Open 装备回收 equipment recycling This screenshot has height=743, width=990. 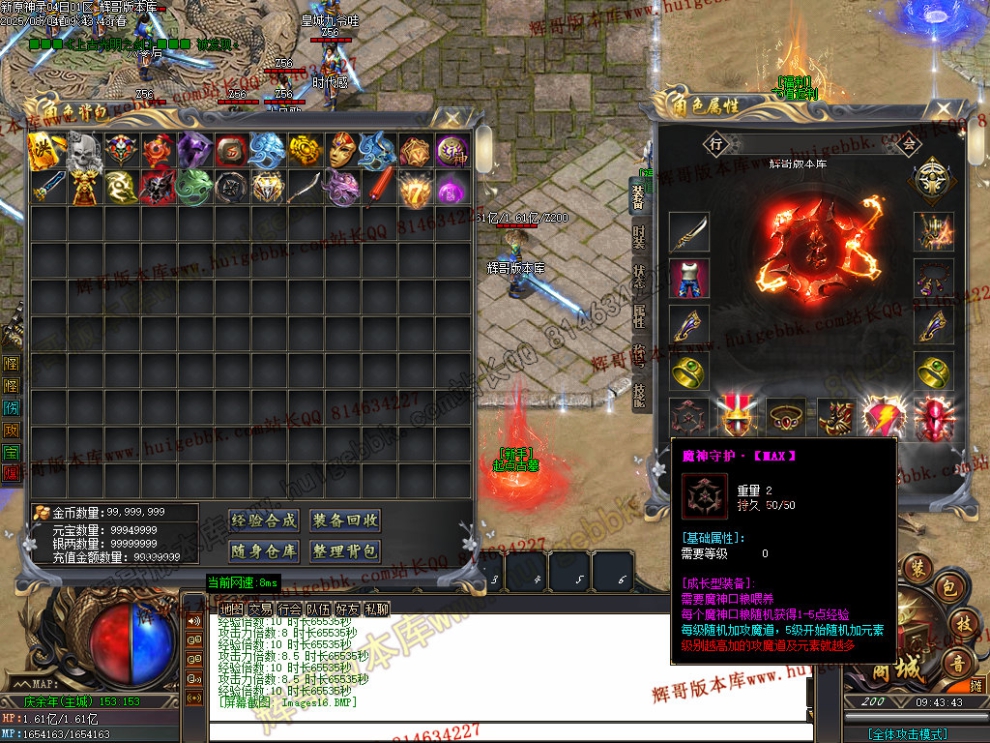pos(345,520)
